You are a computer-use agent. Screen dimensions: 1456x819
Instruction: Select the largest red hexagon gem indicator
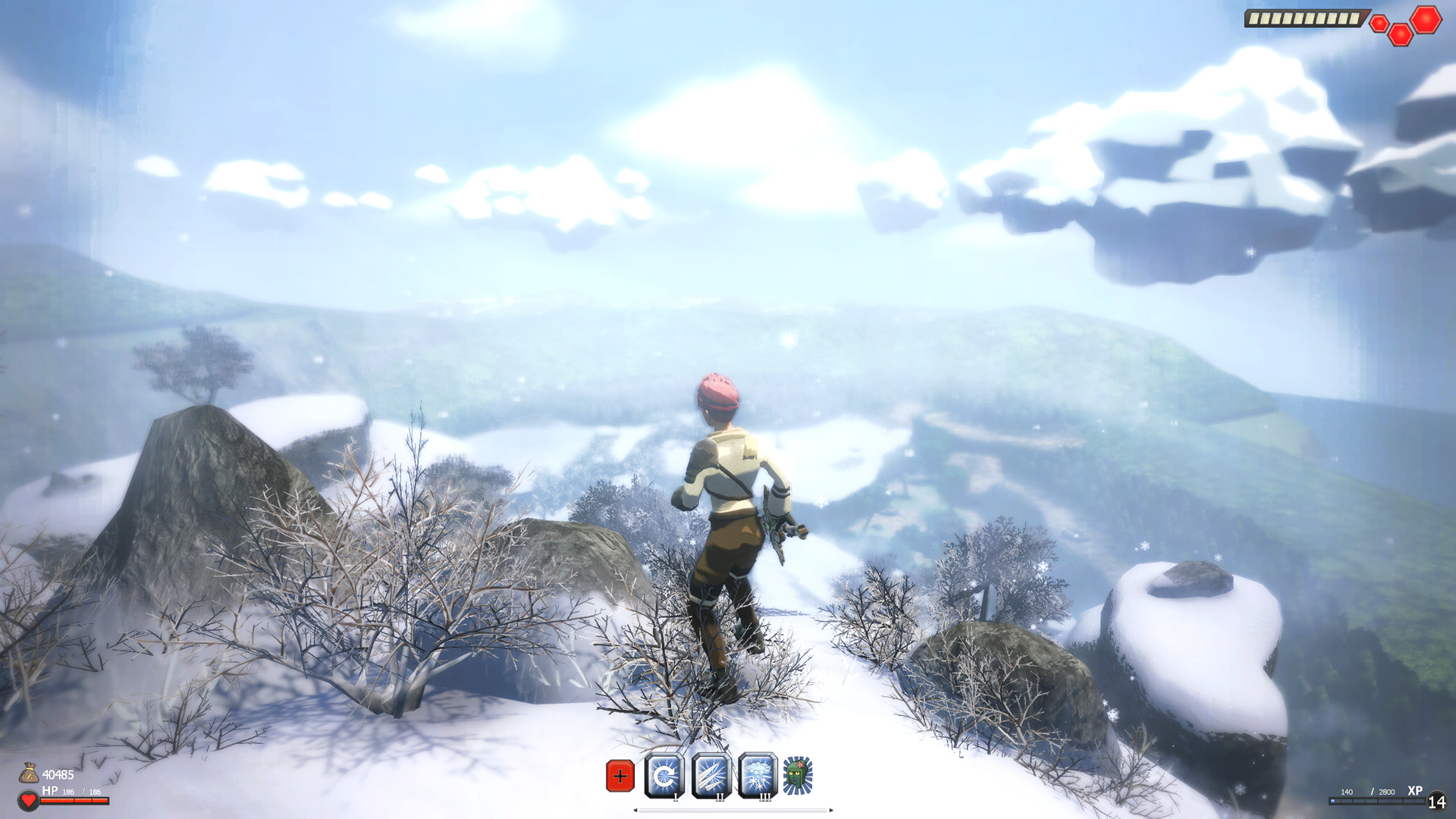1426,20
